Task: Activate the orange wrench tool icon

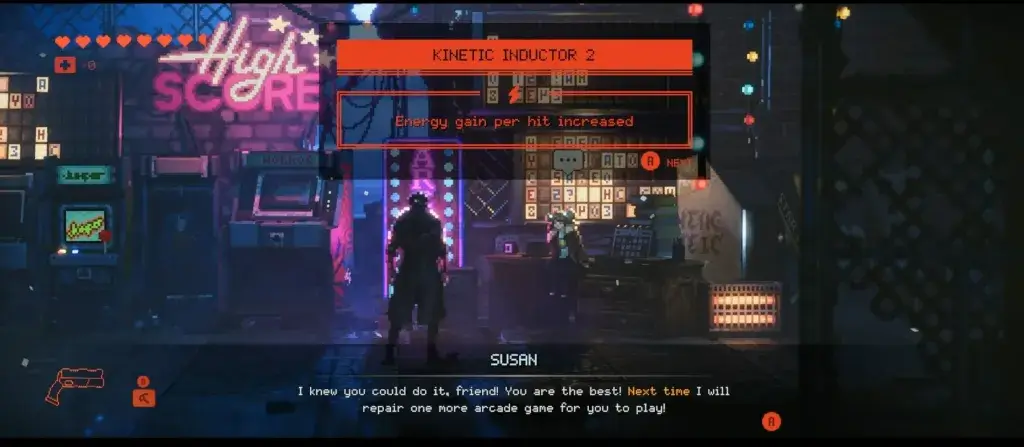Action: (x=143, y=397)
